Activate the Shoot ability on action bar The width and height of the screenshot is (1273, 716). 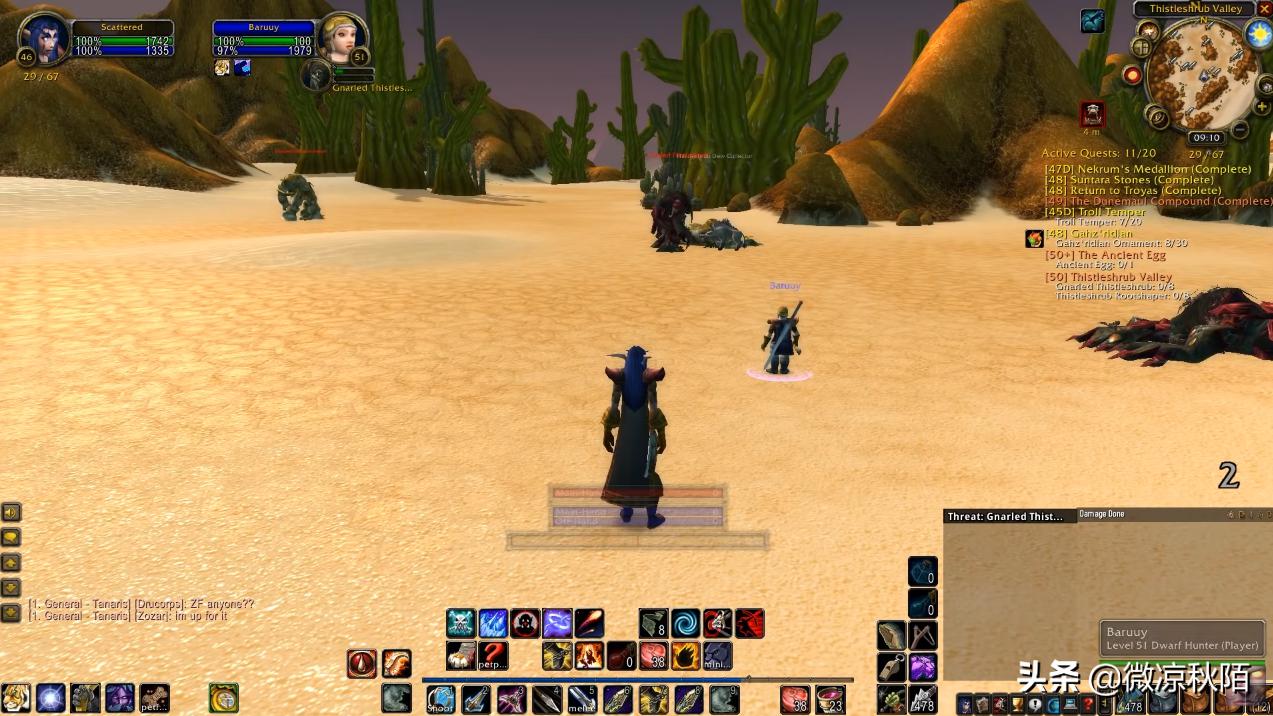click(x=440, y=699)
